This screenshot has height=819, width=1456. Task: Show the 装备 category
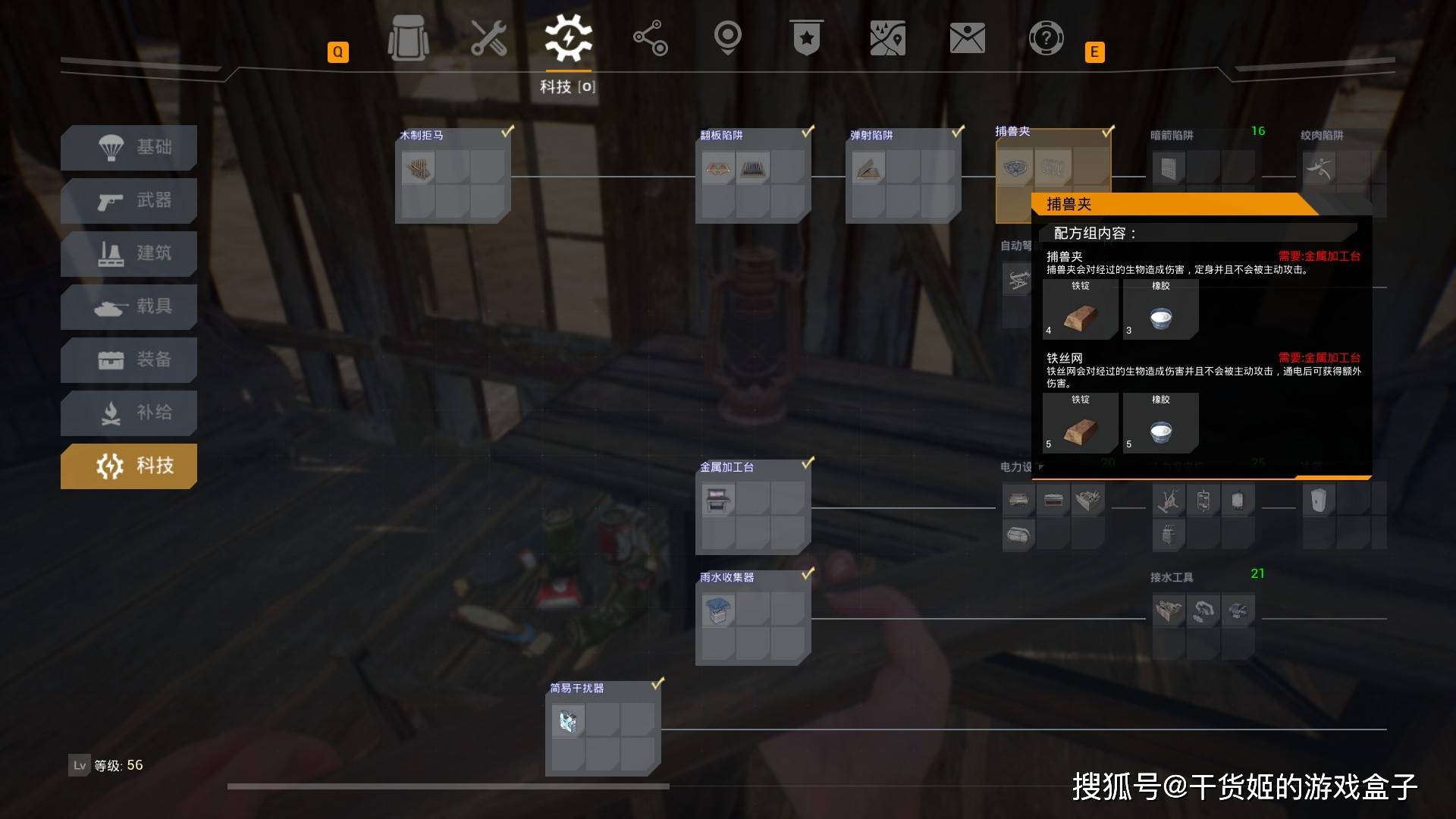point(129,359)
